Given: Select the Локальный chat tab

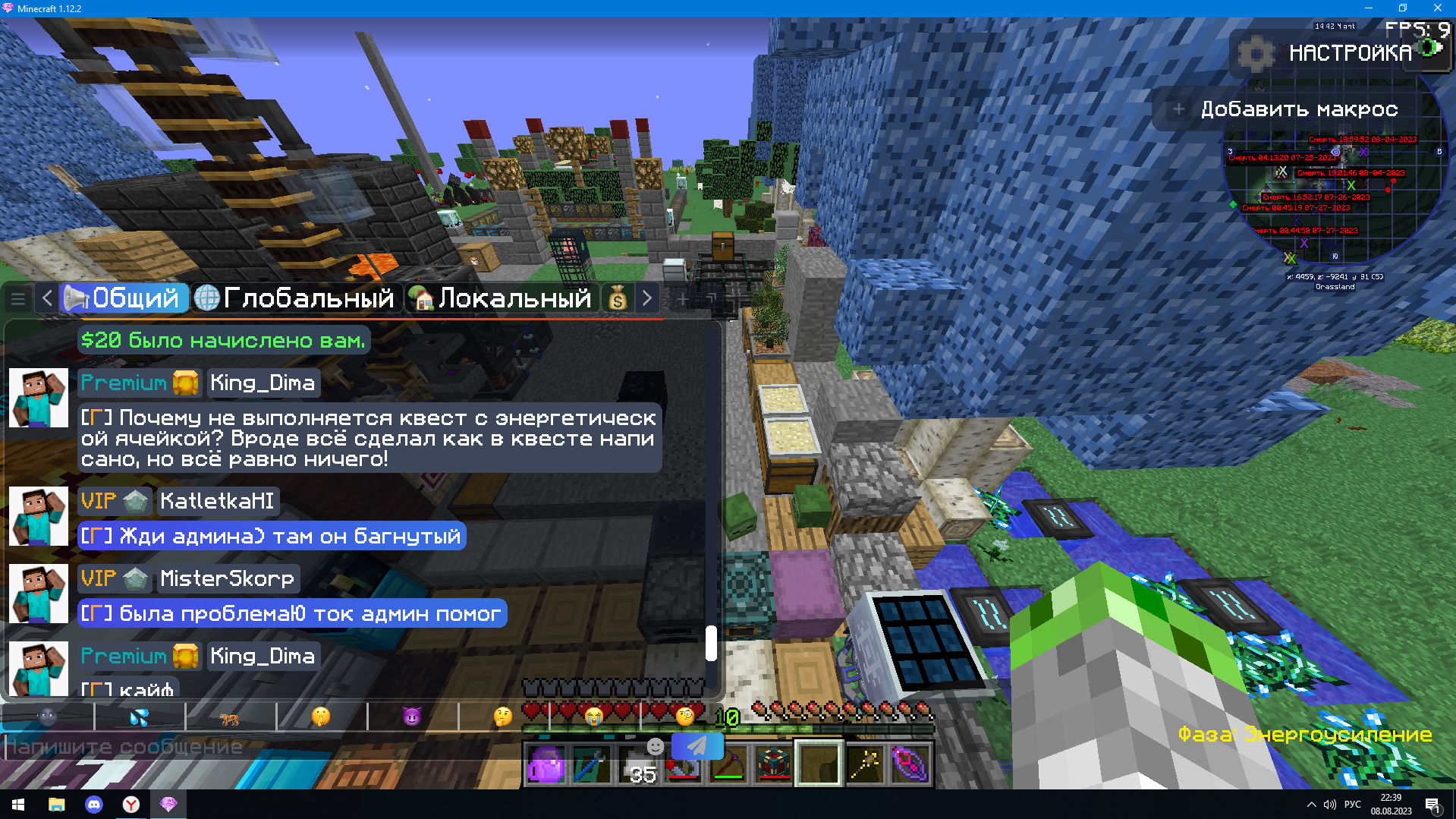Looking at the screenshot, I should point(500,298).
